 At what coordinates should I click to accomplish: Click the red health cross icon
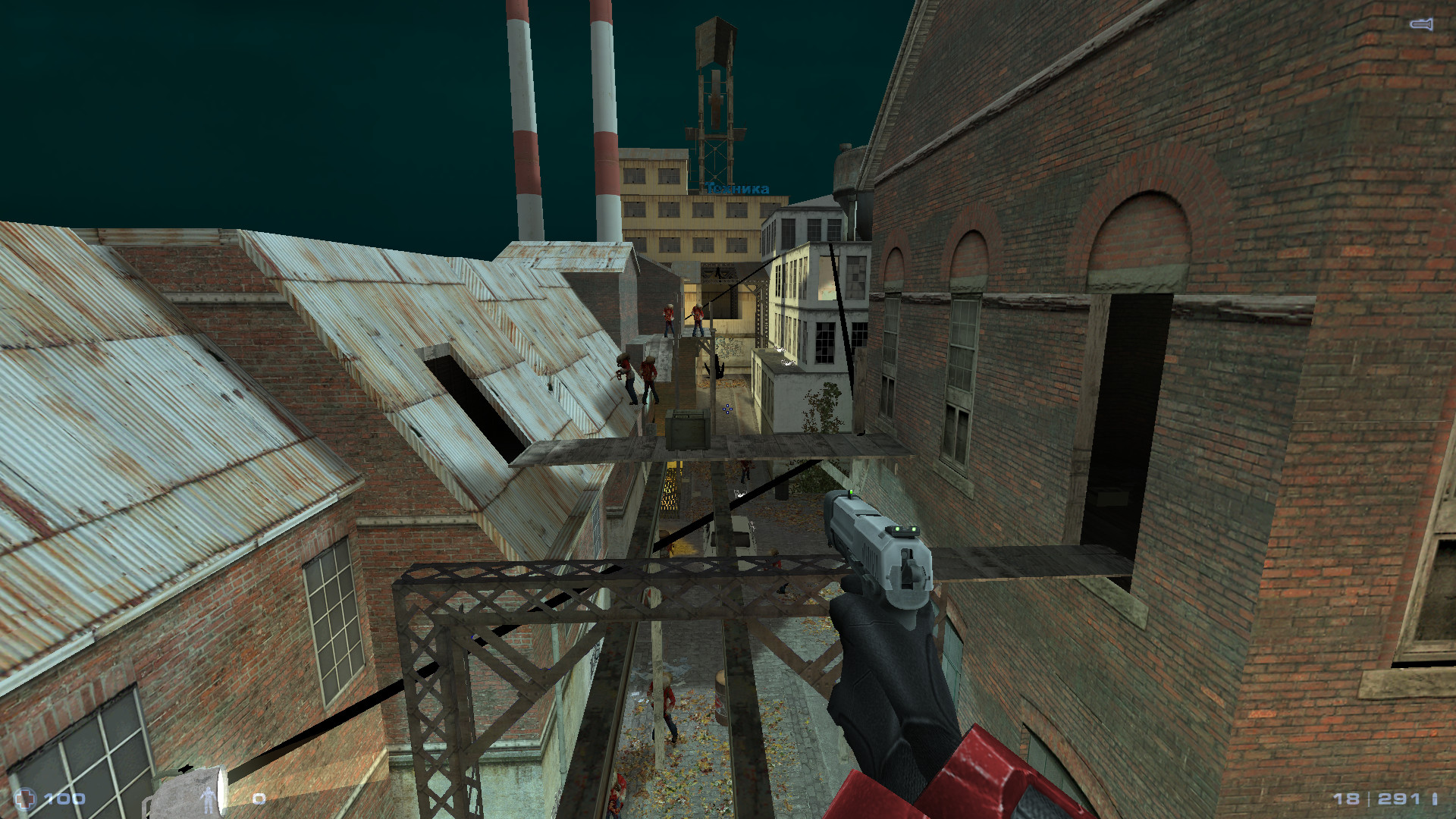(26, 797)
